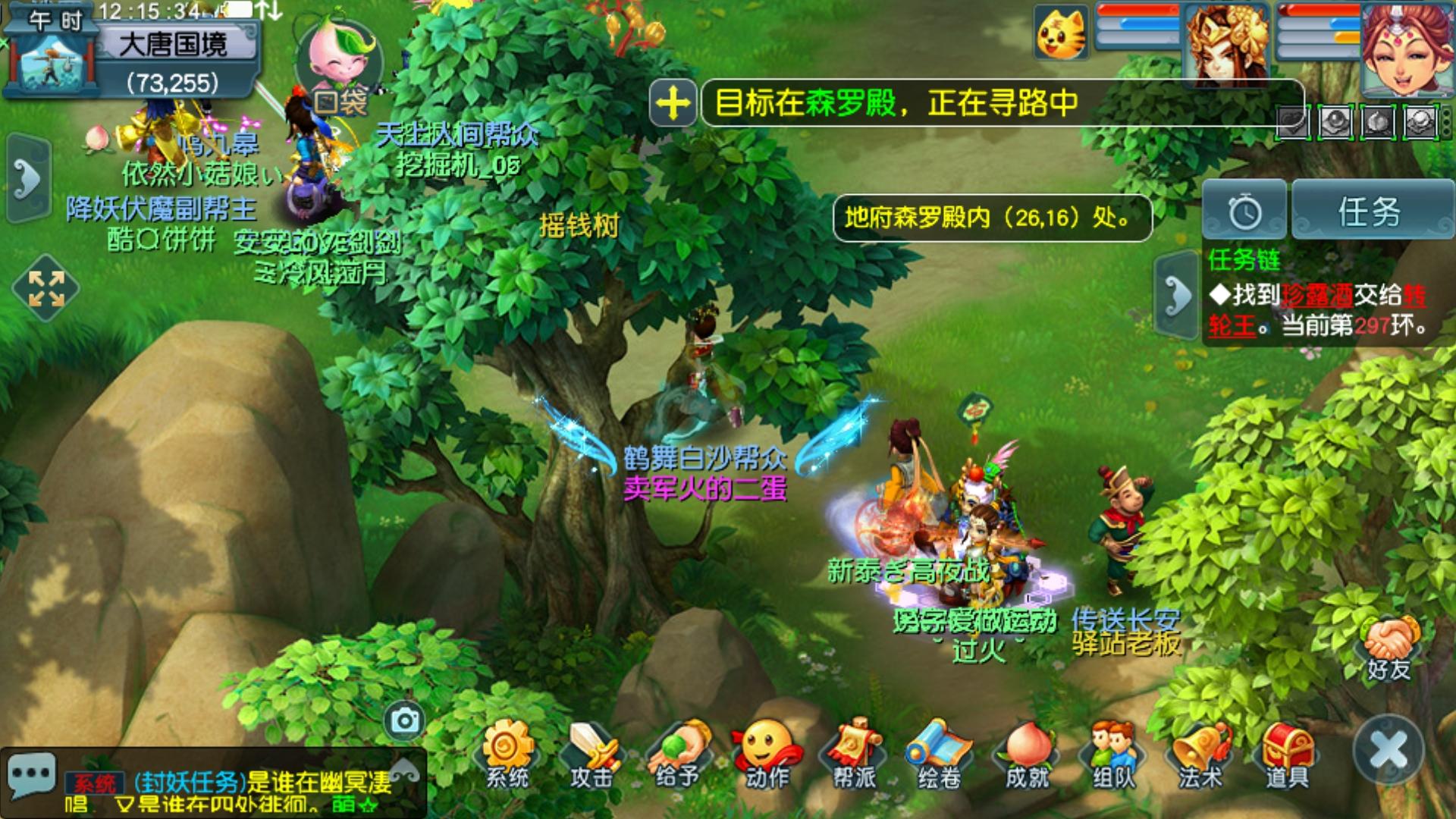Activate the 攻击 attack button
Screen dimensions: 1456x819
tap(592, 753)
